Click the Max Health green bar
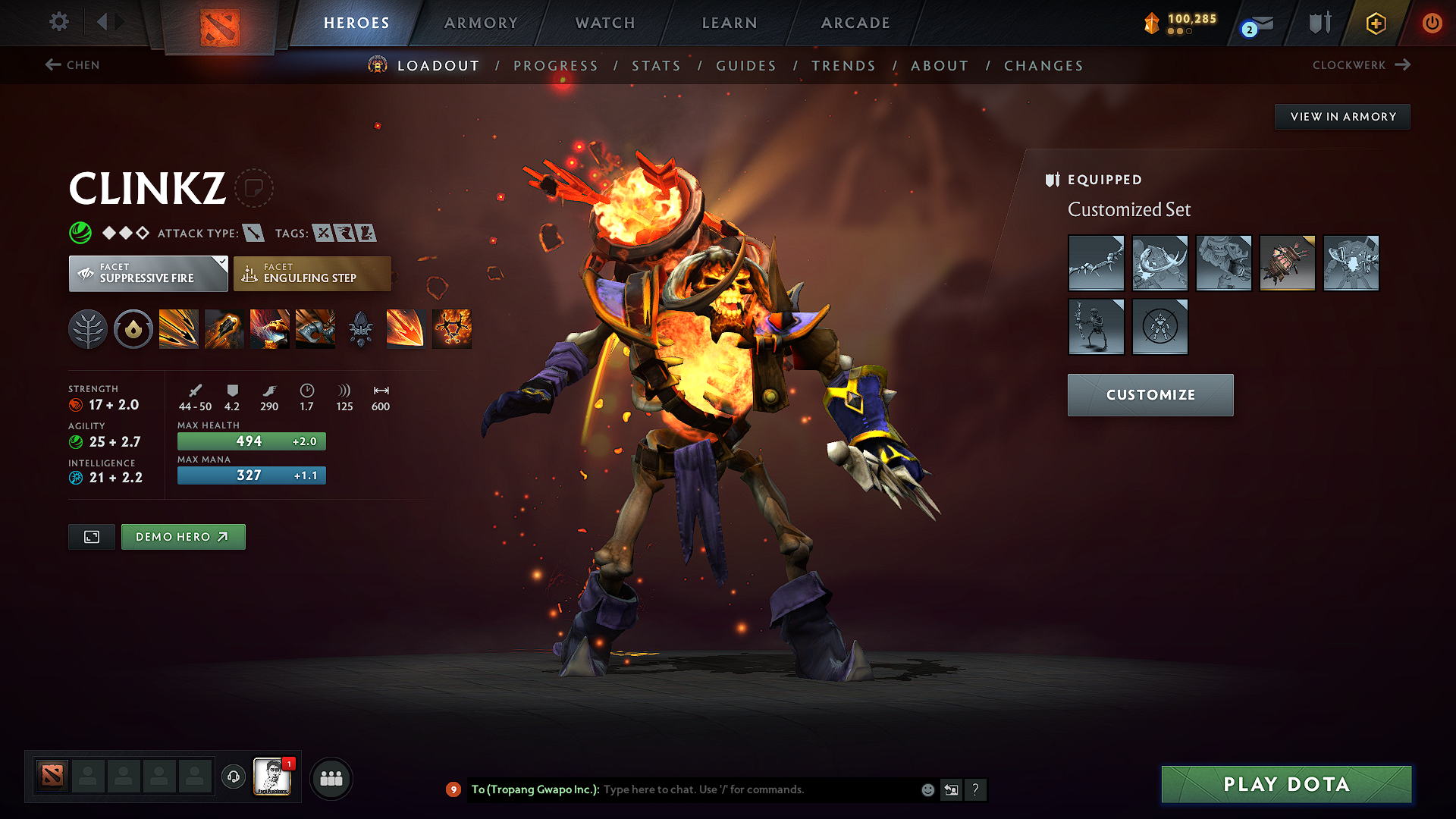This screenshot has width=1456, height=819. 251,441
